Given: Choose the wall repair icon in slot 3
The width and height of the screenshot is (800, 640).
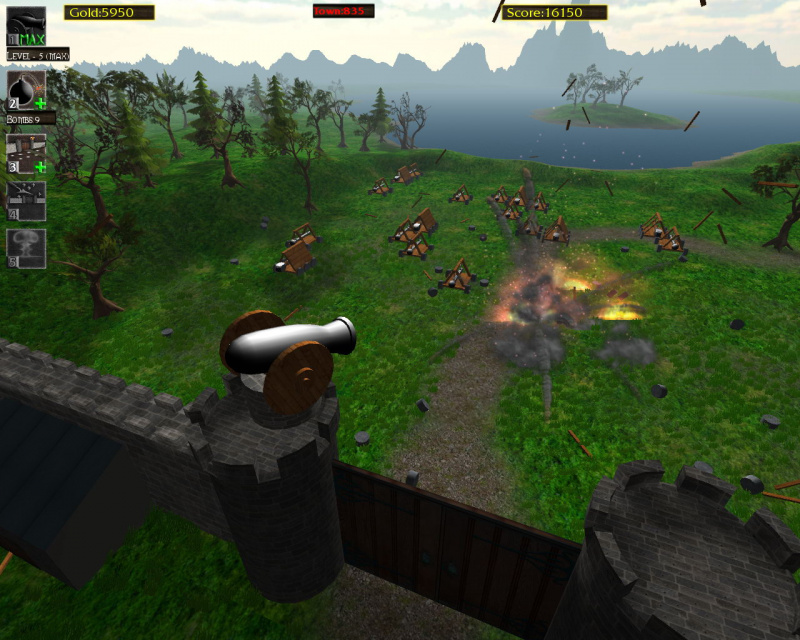Looking at the screenshot, I should coord(26,154).
